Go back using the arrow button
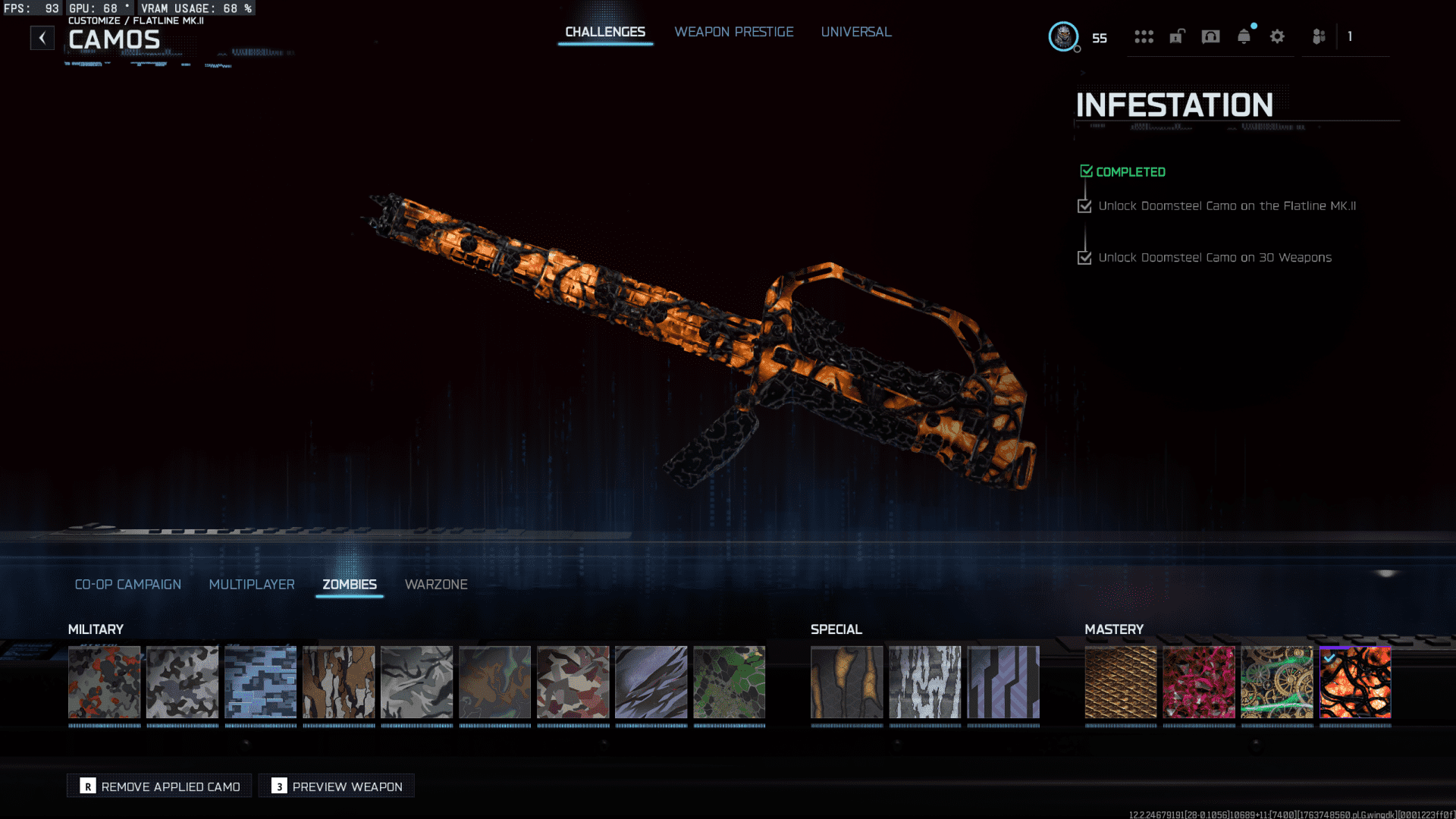1456x819 pixels. [42, 38]
